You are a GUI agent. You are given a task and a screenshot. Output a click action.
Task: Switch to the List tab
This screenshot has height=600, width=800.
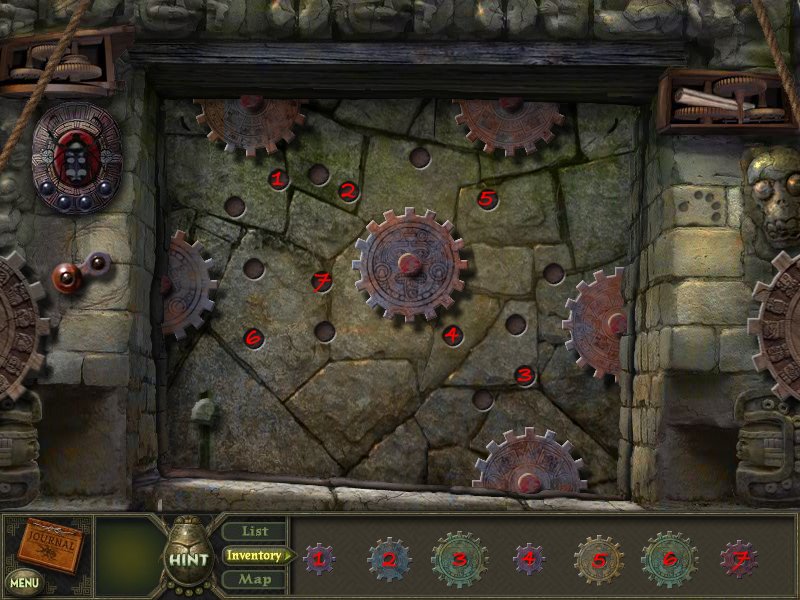coord(253,532)
